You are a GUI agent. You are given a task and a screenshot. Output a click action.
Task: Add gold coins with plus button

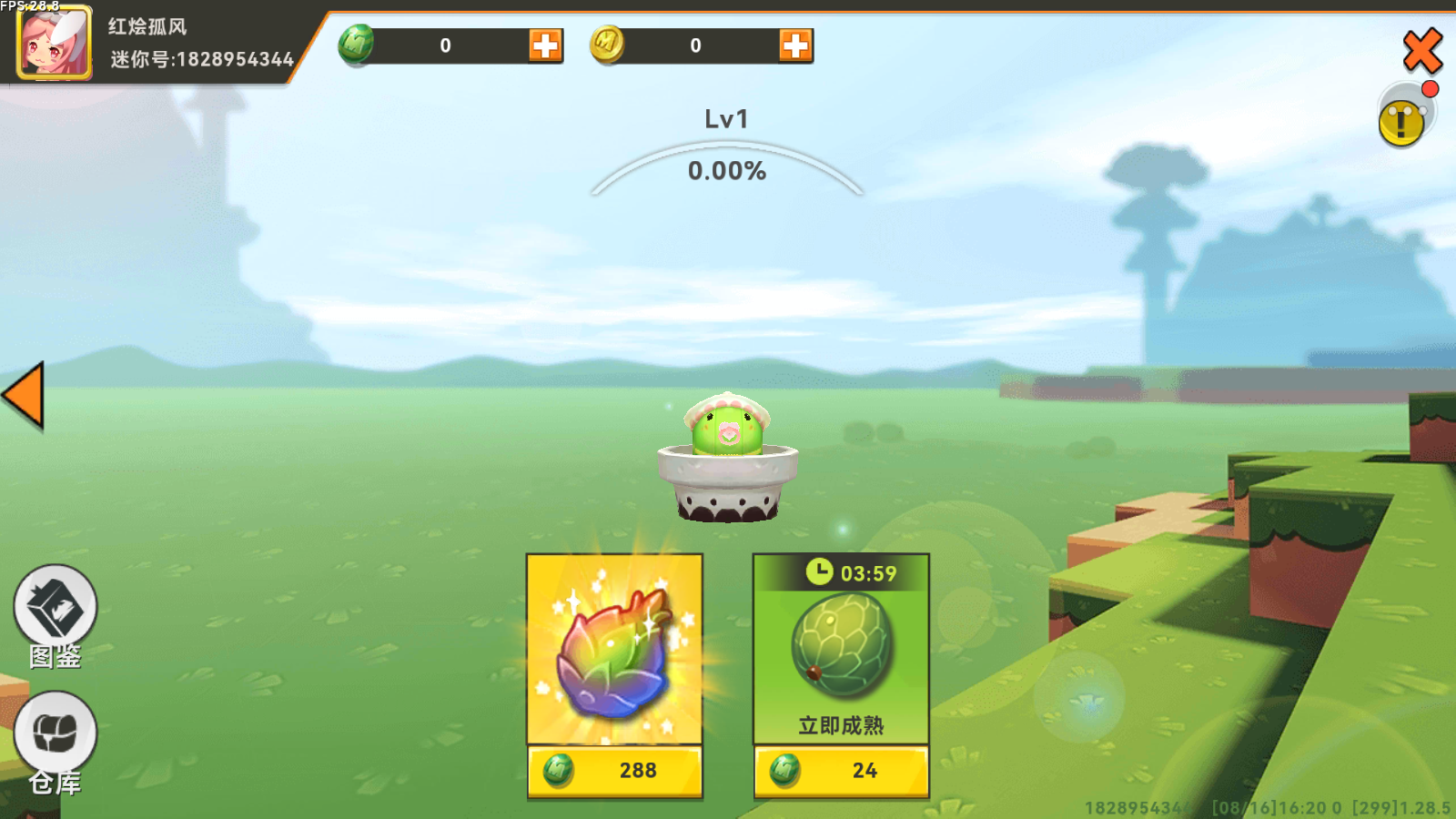pos(795,45)
